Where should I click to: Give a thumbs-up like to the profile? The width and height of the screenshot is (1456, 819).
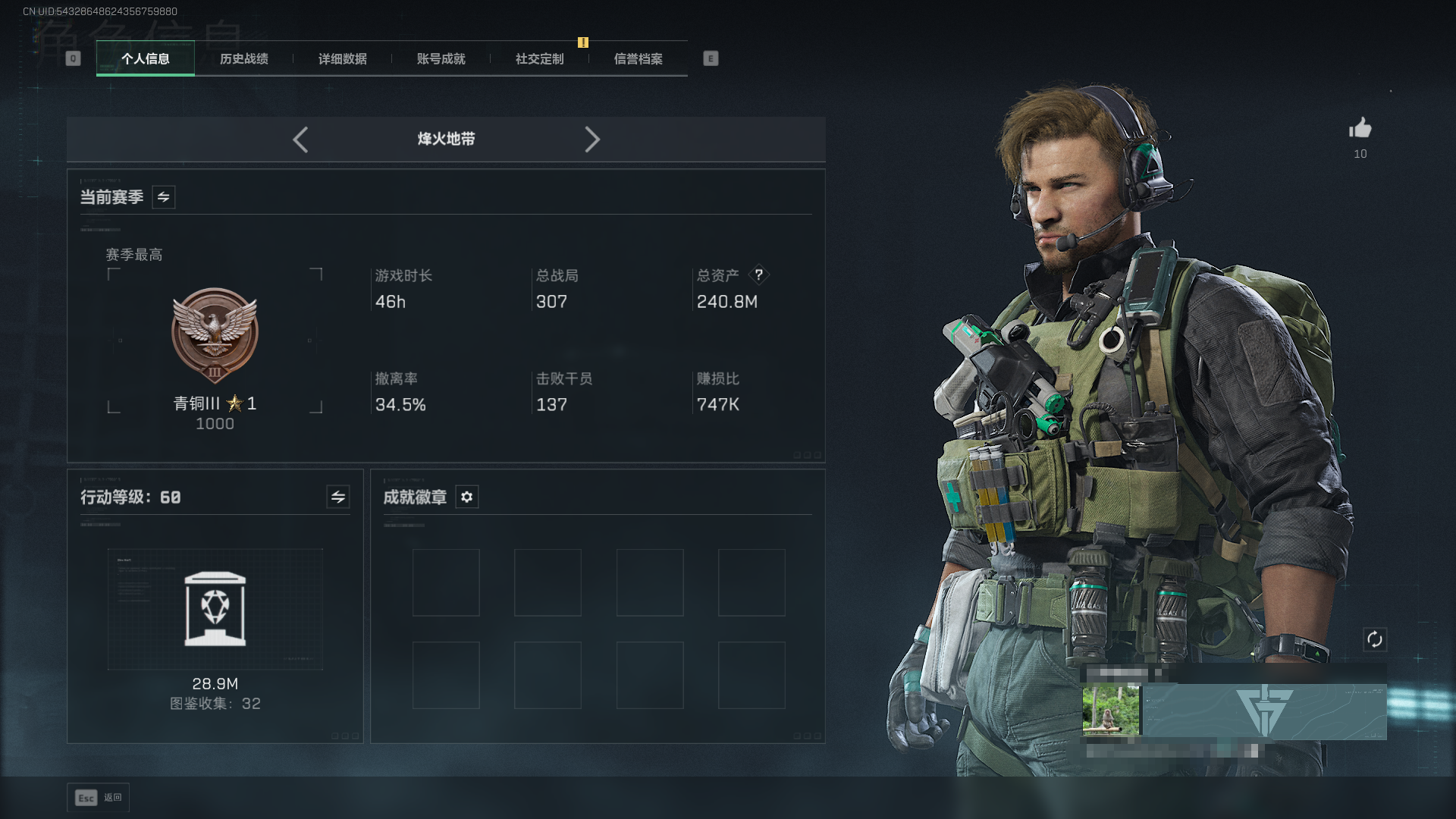point(1360,128)
